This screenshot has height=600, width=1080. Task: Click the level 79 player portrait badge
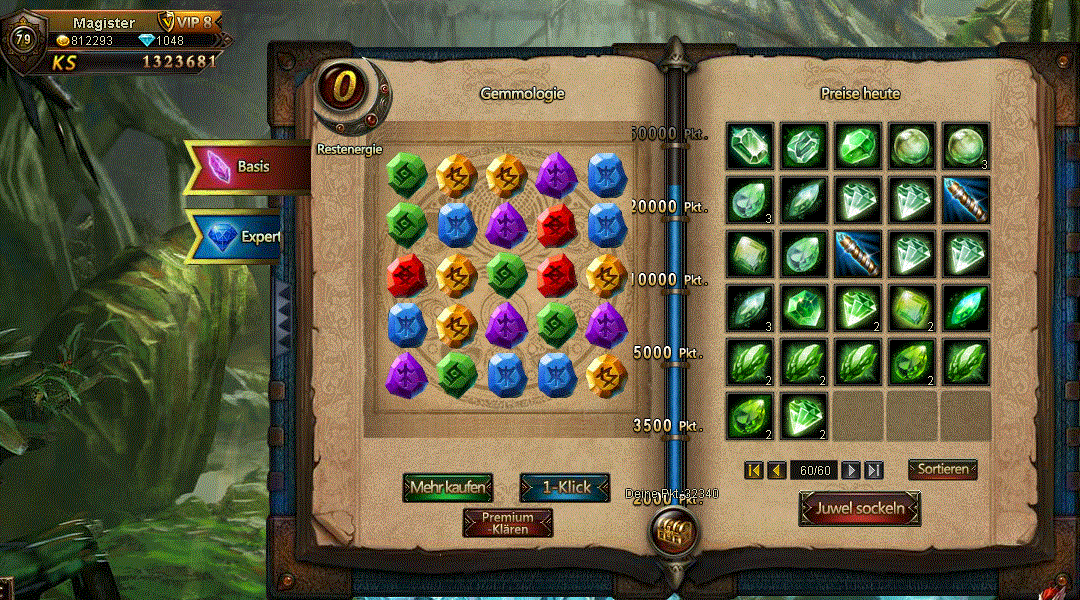pyautogui.click(x=22, y=41)
